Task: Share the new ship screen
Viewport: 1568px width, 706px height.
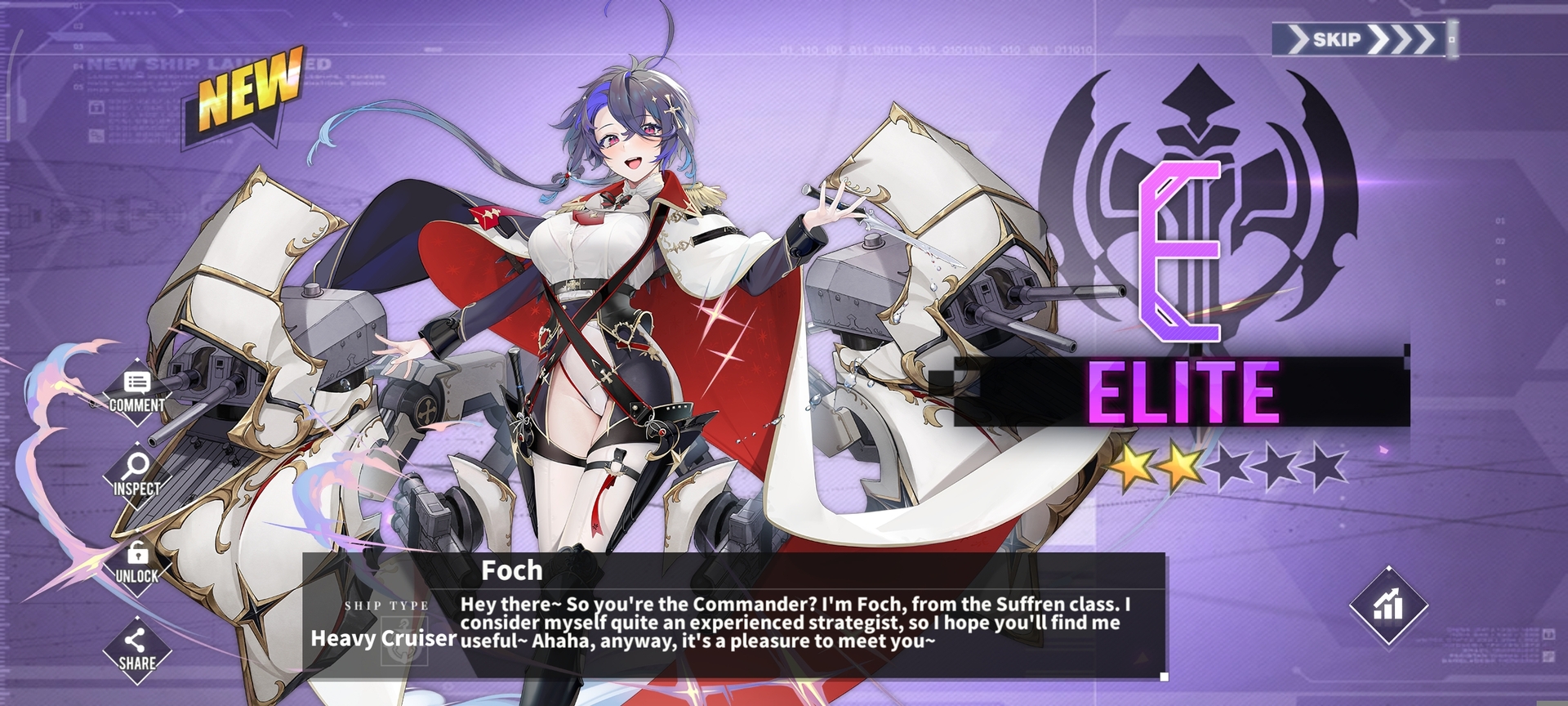Action: (x=136, y=650)
